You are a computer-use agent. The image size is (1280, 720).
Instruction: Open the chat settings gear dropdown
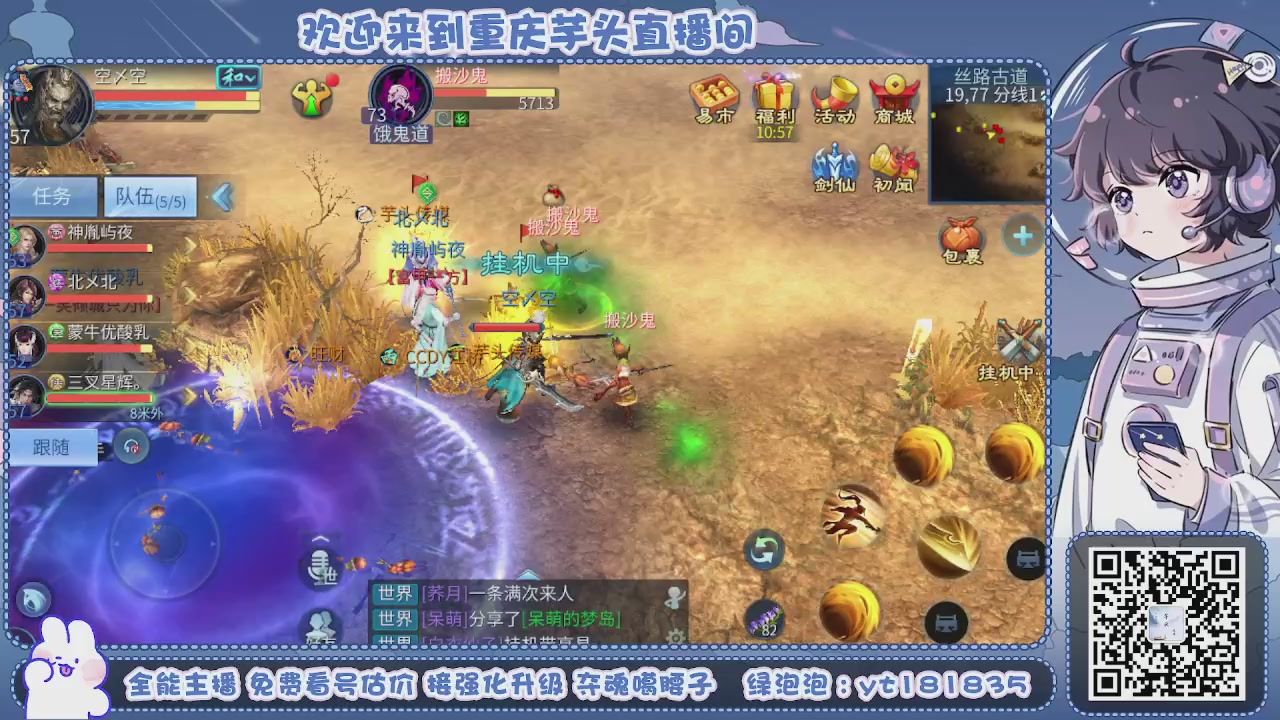pos(675,637)
